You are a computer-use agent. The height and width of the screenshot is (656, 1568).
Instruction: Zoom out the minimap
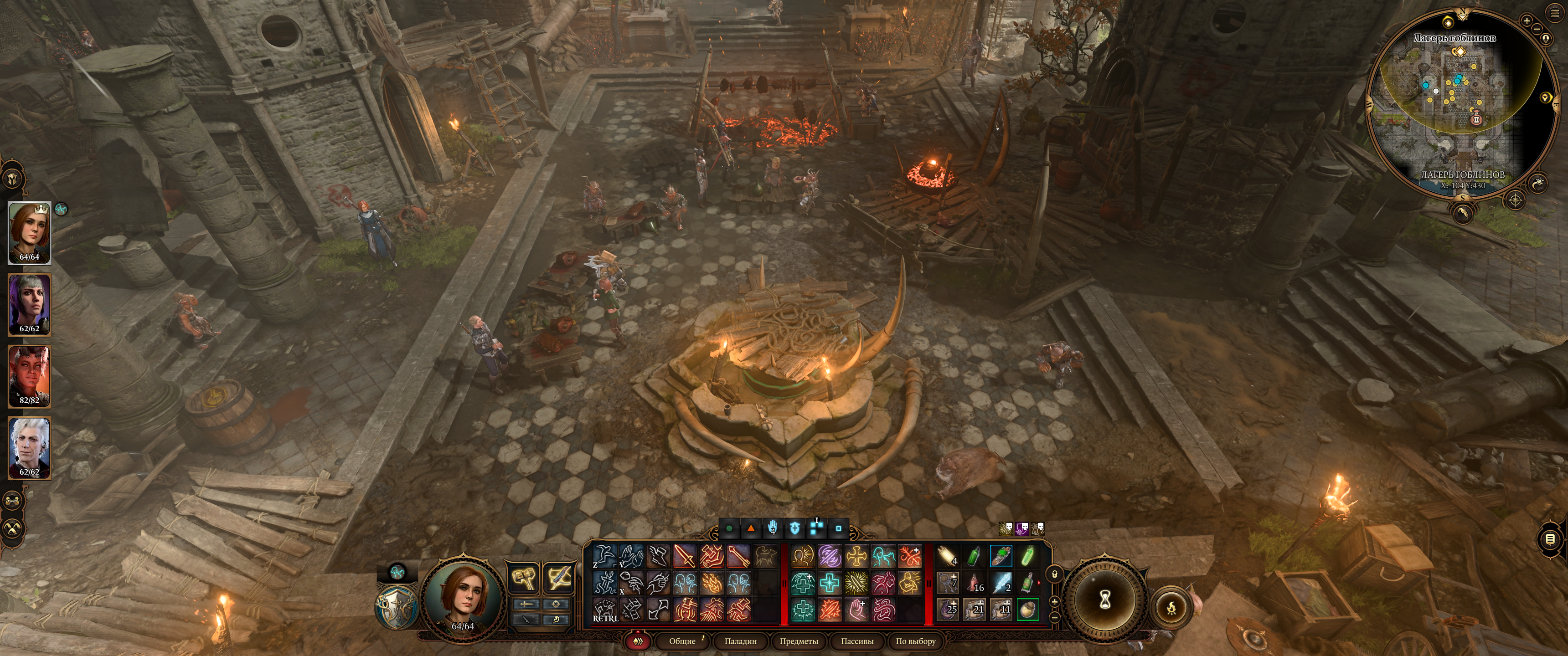tap(1537, 29)
